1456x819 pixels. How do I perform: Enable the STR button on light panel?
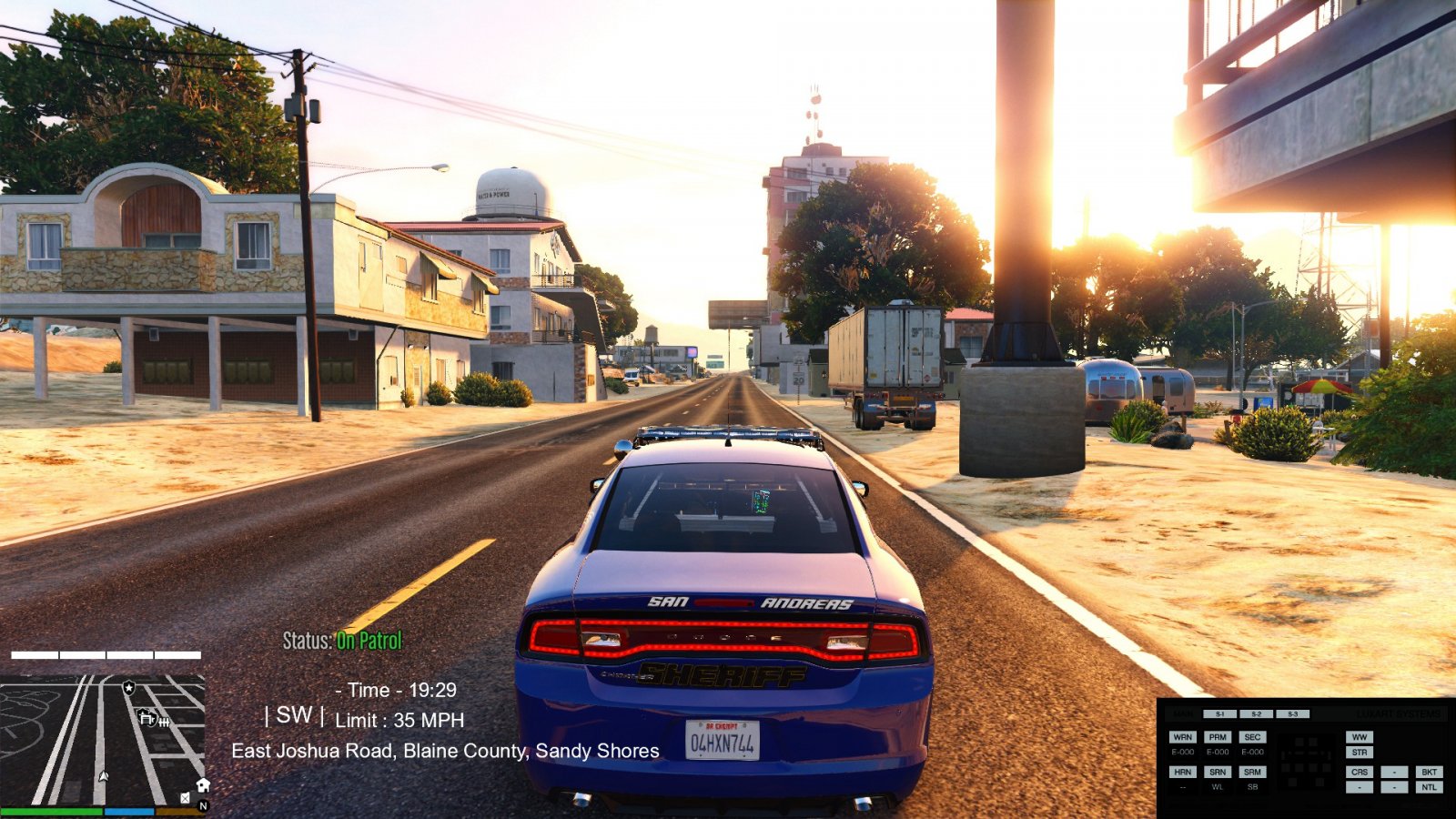click(x=1360, y=753)
